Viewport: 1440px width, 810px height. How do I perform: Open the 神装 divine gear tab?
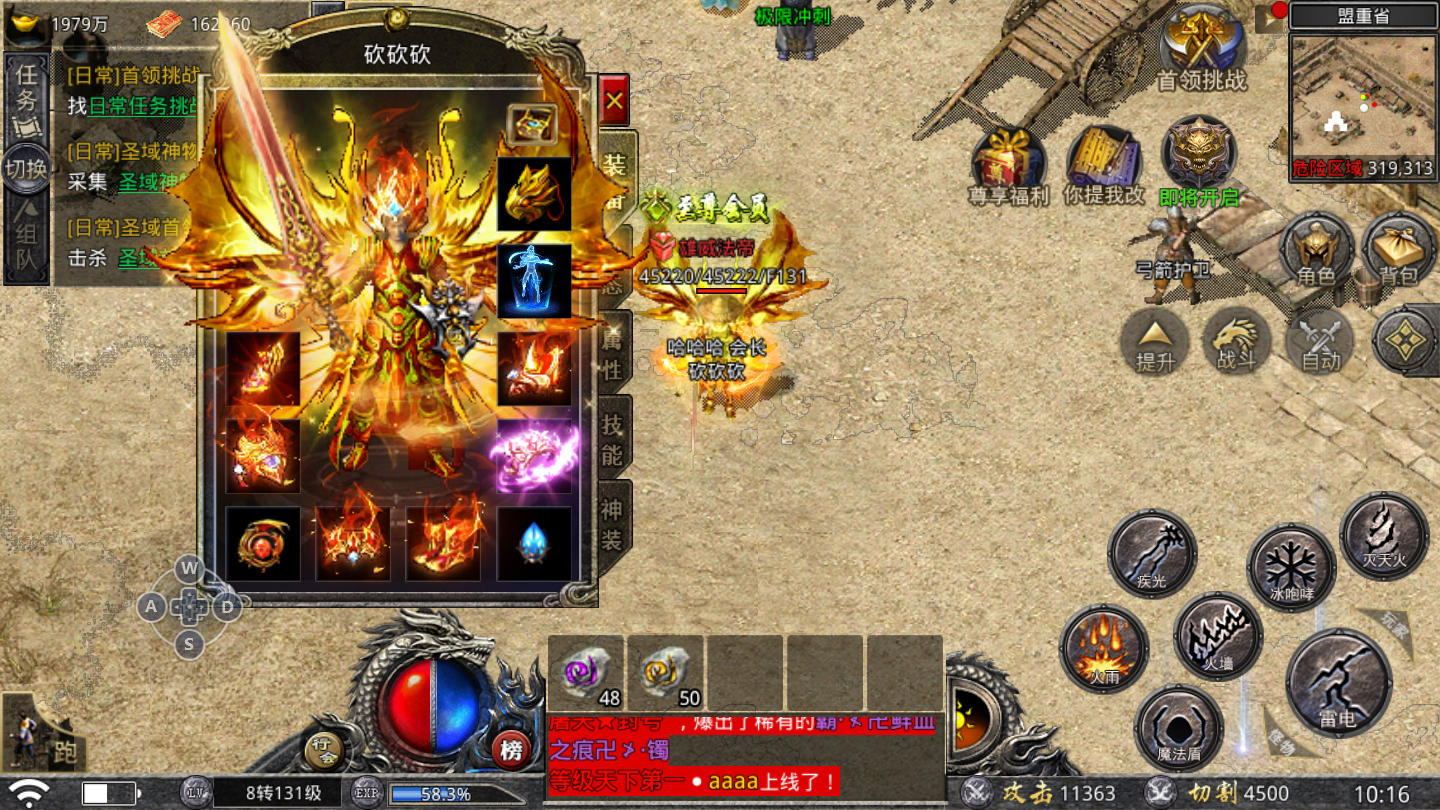pos(613,525)
